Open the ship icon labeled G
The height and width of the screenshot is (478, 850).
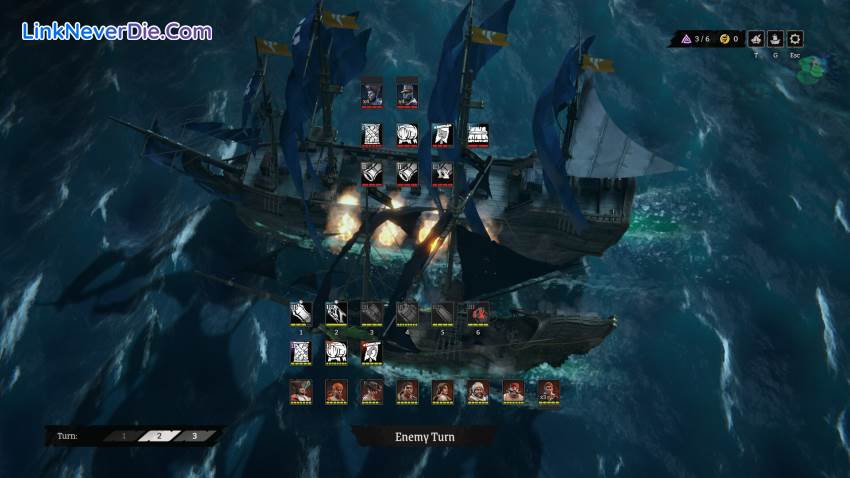(x=775, y=39)
